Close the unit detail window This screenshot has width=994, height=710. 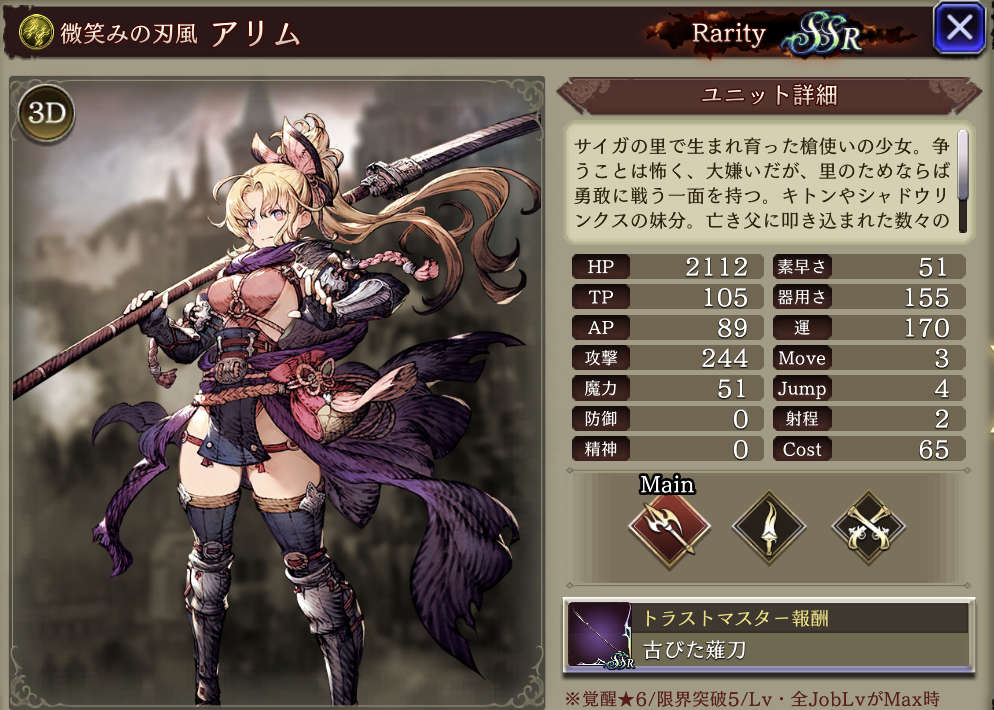coord(958,29)
